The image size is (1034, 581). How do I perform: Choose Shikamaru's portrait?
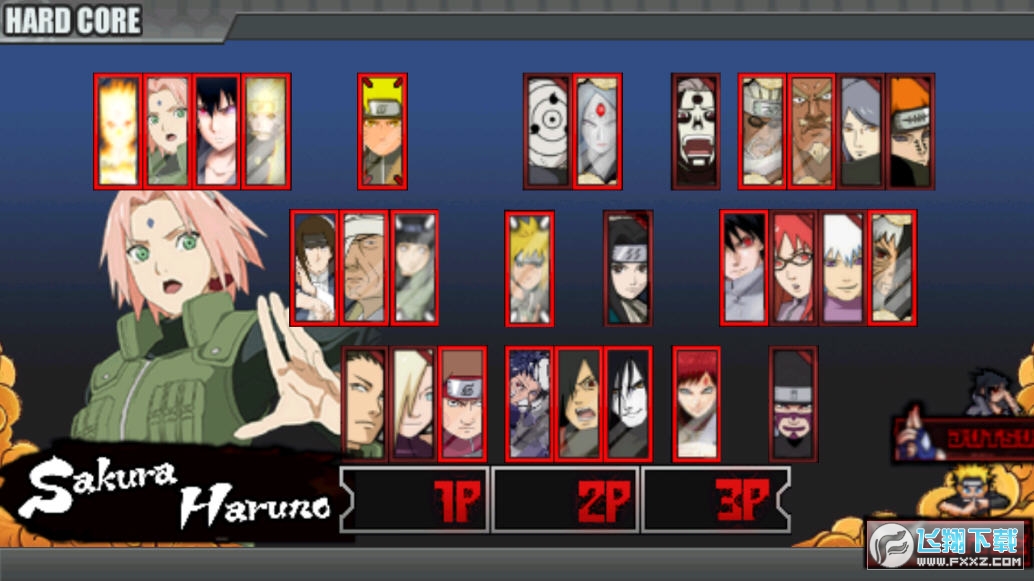pos(364,404)
